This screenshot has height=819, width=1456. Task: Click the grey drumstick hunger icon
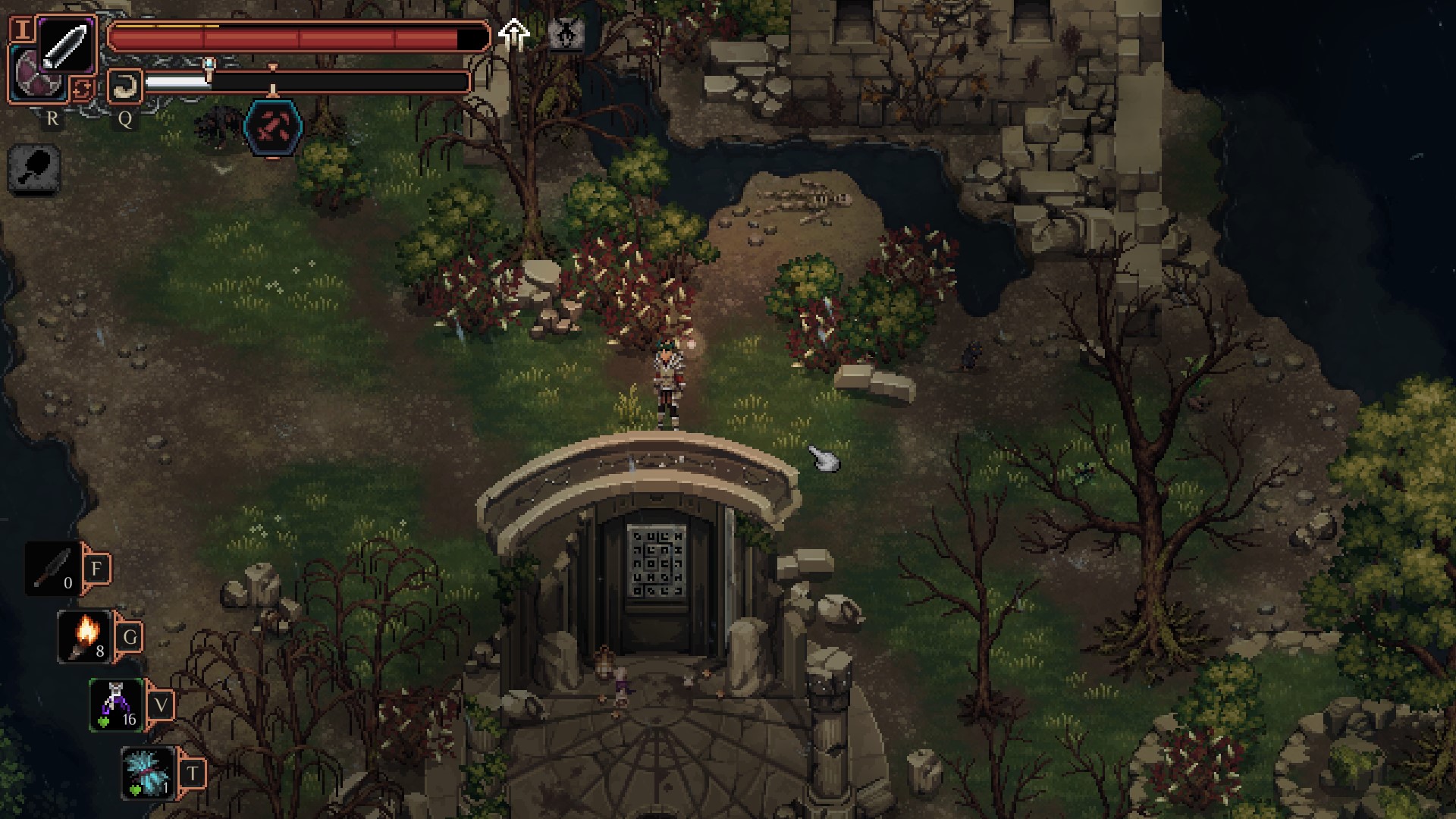click(x=34, y=169)
